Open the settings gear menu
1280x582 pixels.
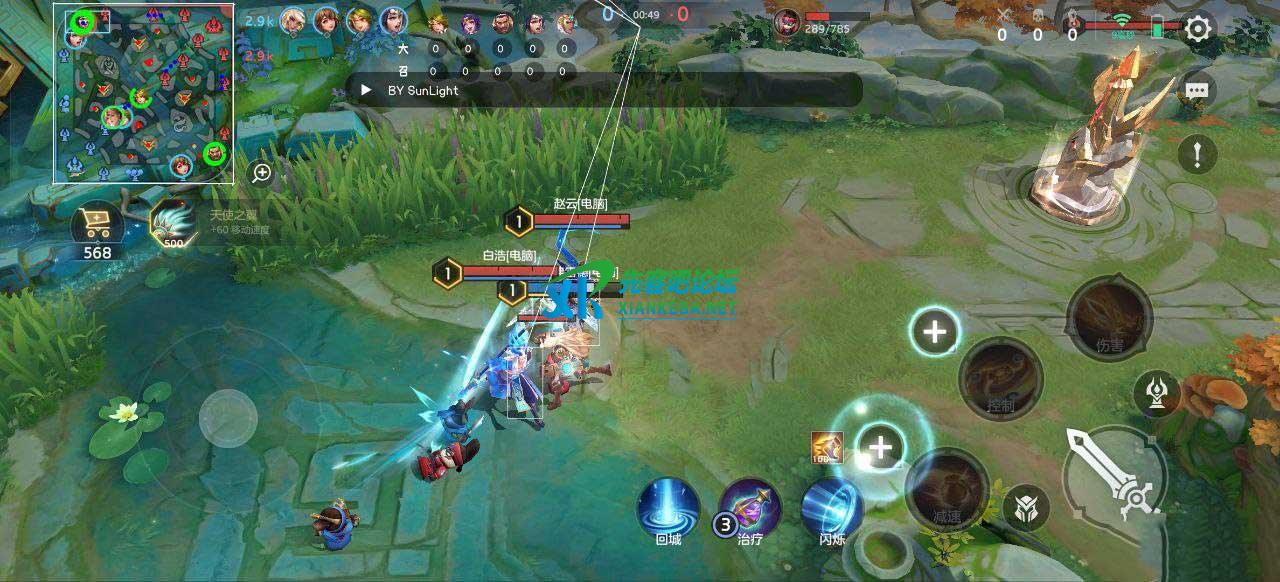(x=1198, y=29)
